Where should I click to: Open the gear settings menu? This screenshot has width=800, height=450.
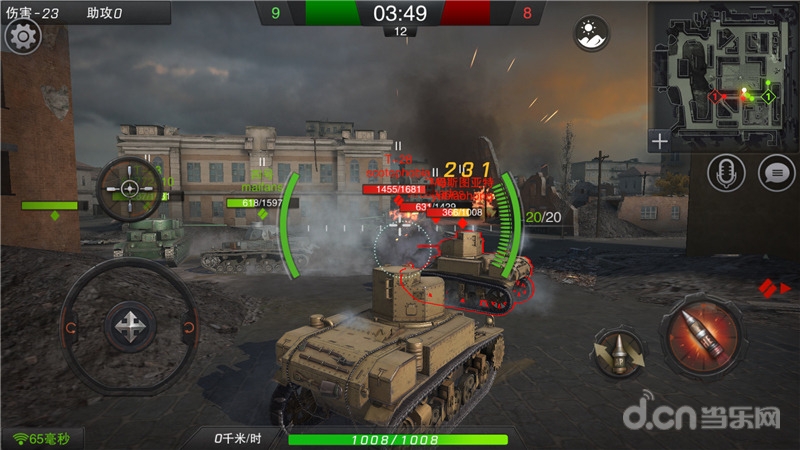(x=22, y=38)
